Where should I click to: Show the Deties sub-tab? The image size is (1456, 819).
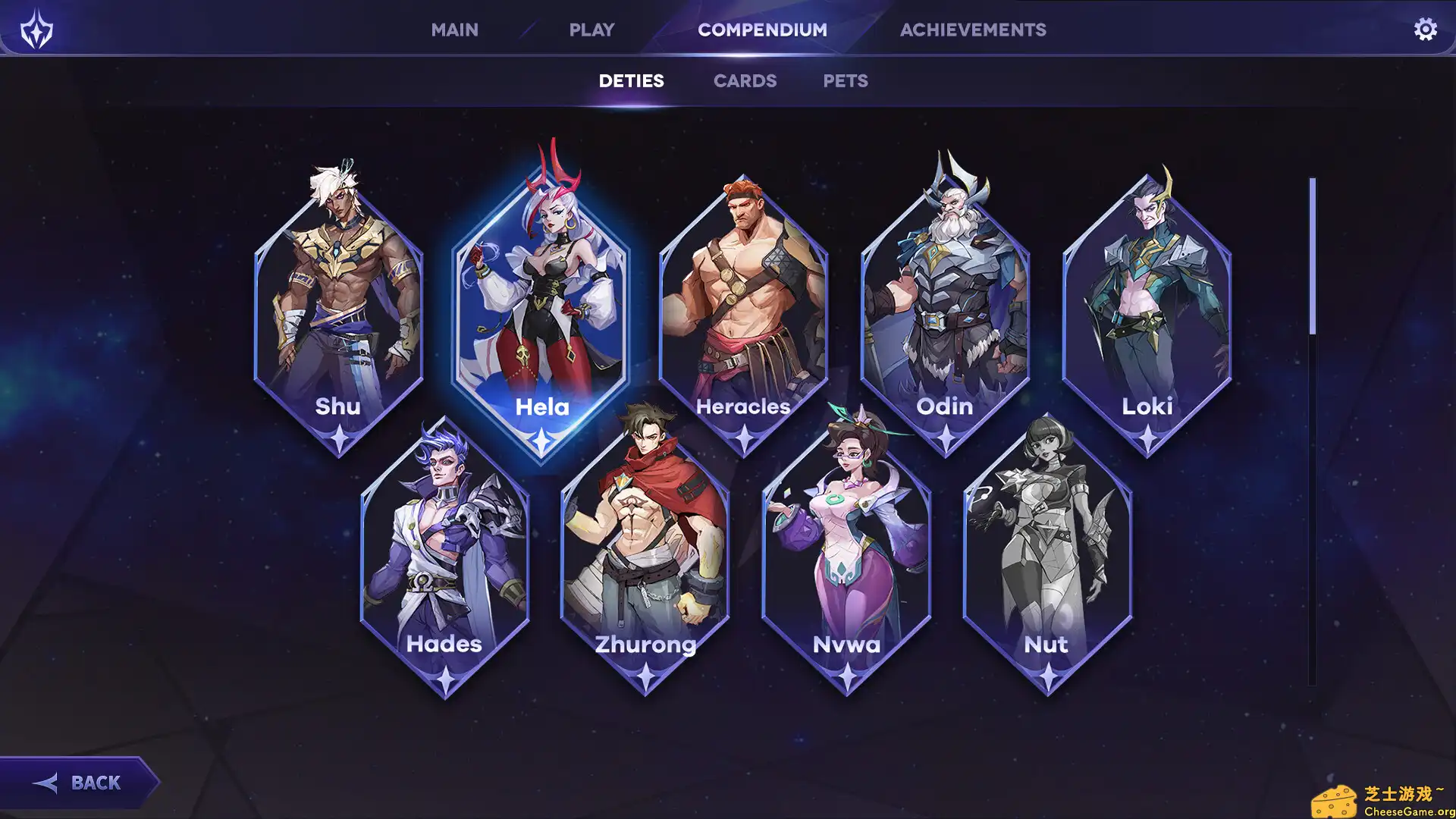(631, 81)
